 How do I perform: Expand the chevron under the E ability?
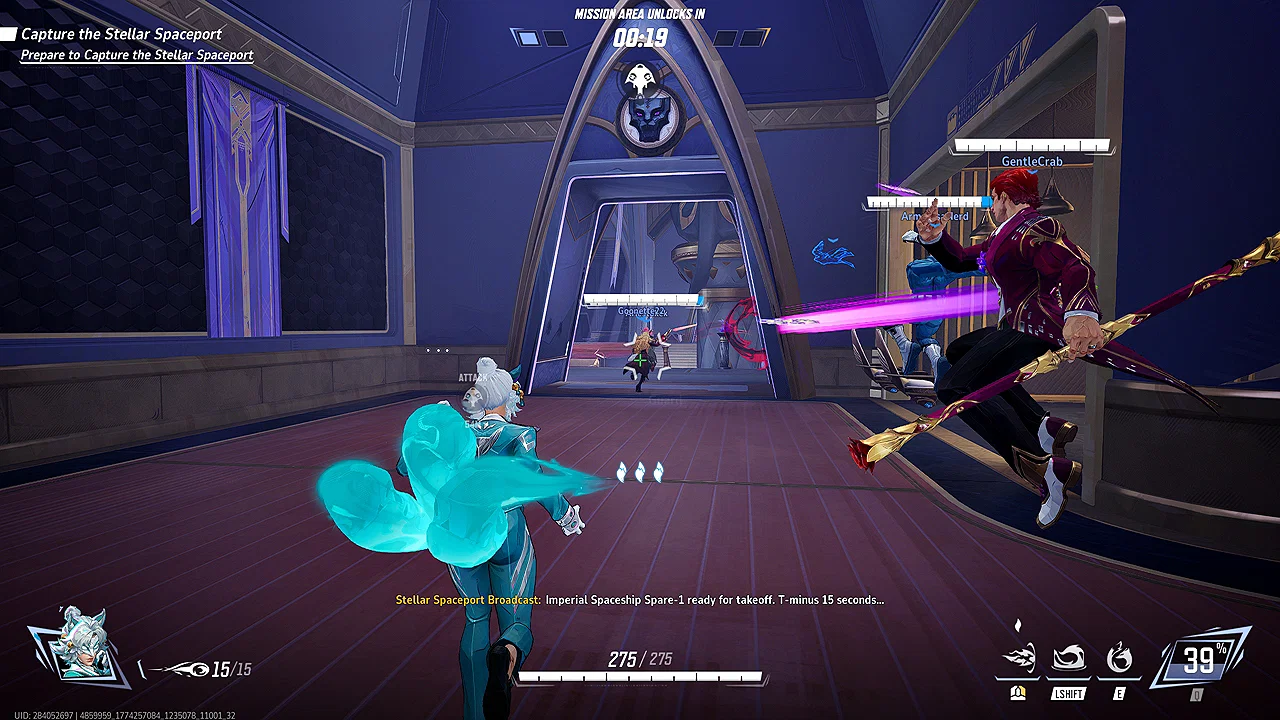[1119, 678]
